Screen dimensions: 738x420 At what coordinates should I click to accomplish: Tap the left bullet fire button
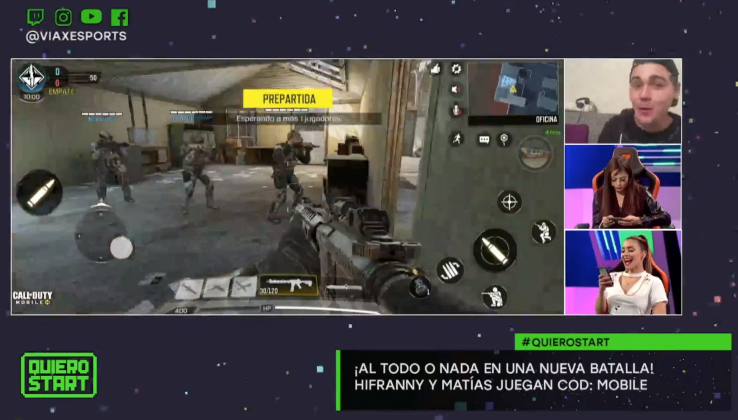click(x=39, y=192)
